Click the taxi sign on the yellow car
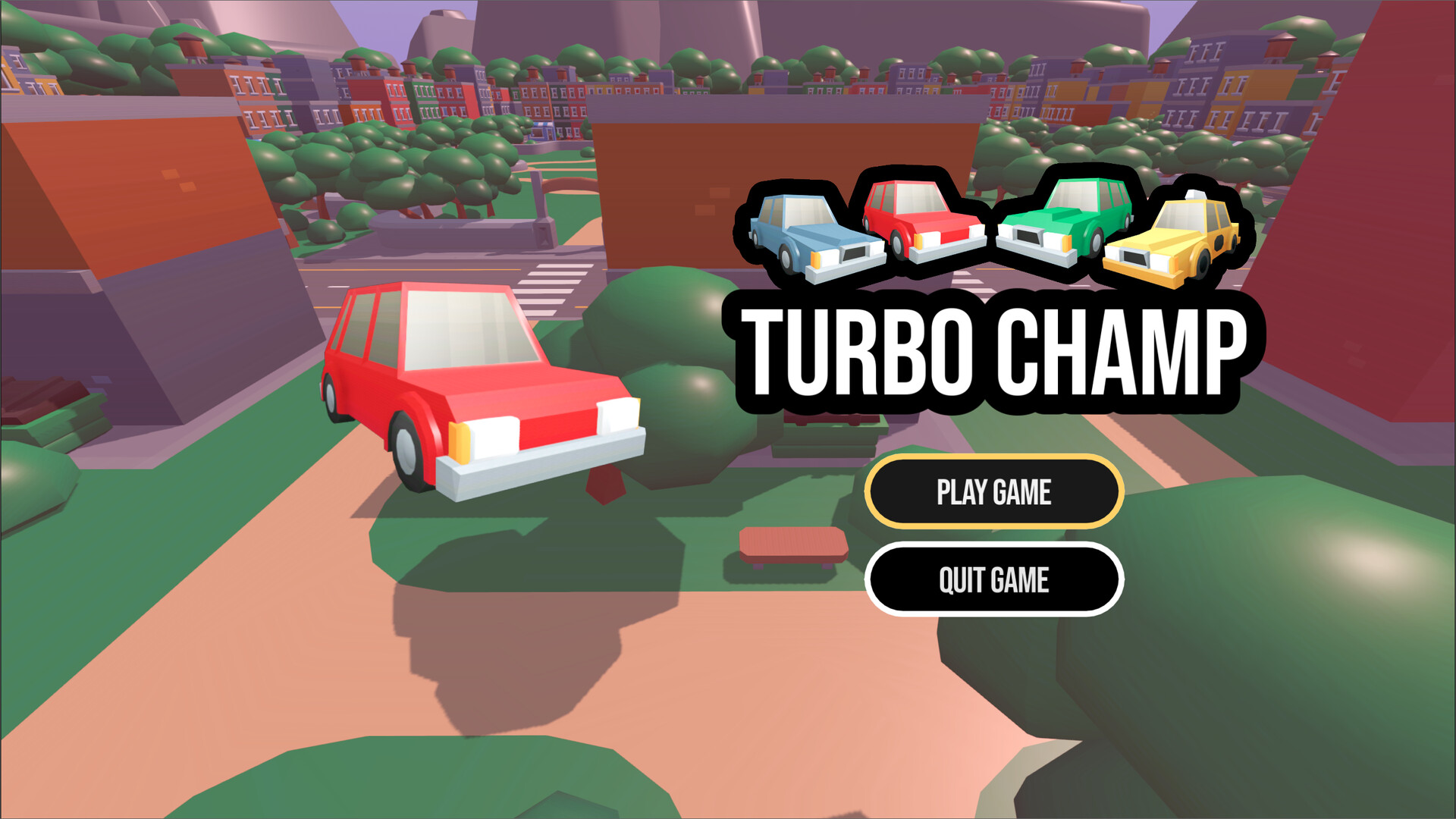The image size is (1456, 819). 1196,196
